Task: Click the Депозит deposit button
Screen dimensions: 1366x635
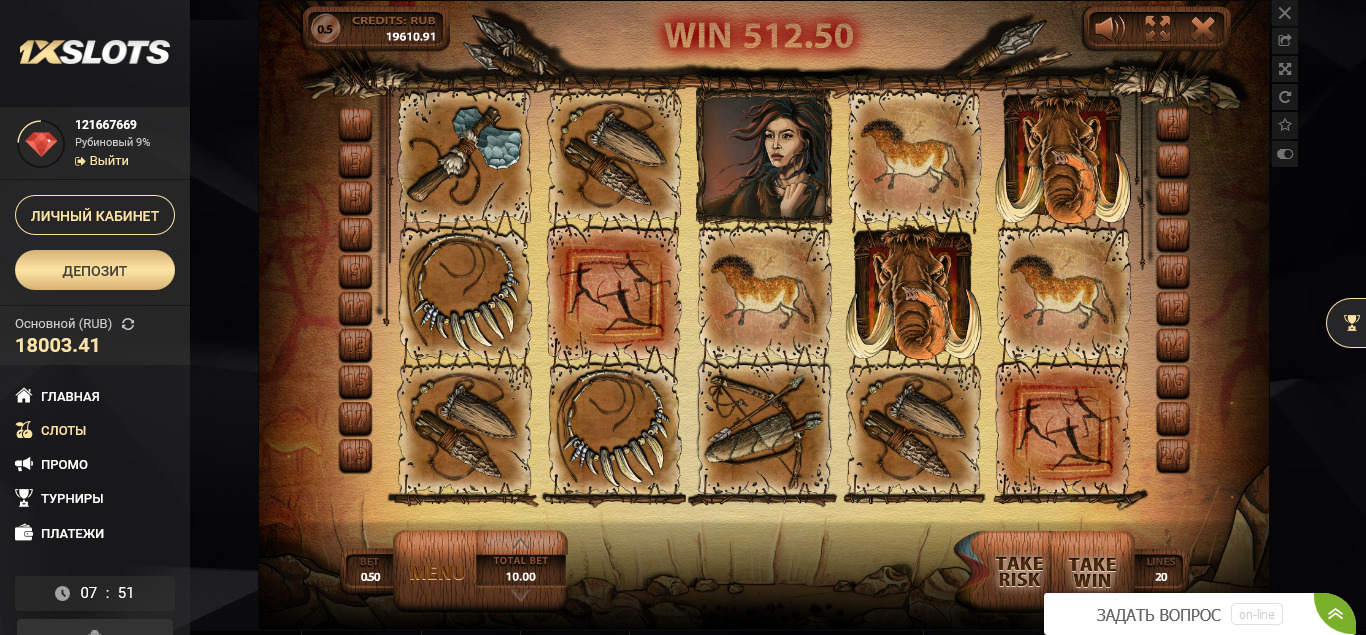Action: (x=95, y=270)
